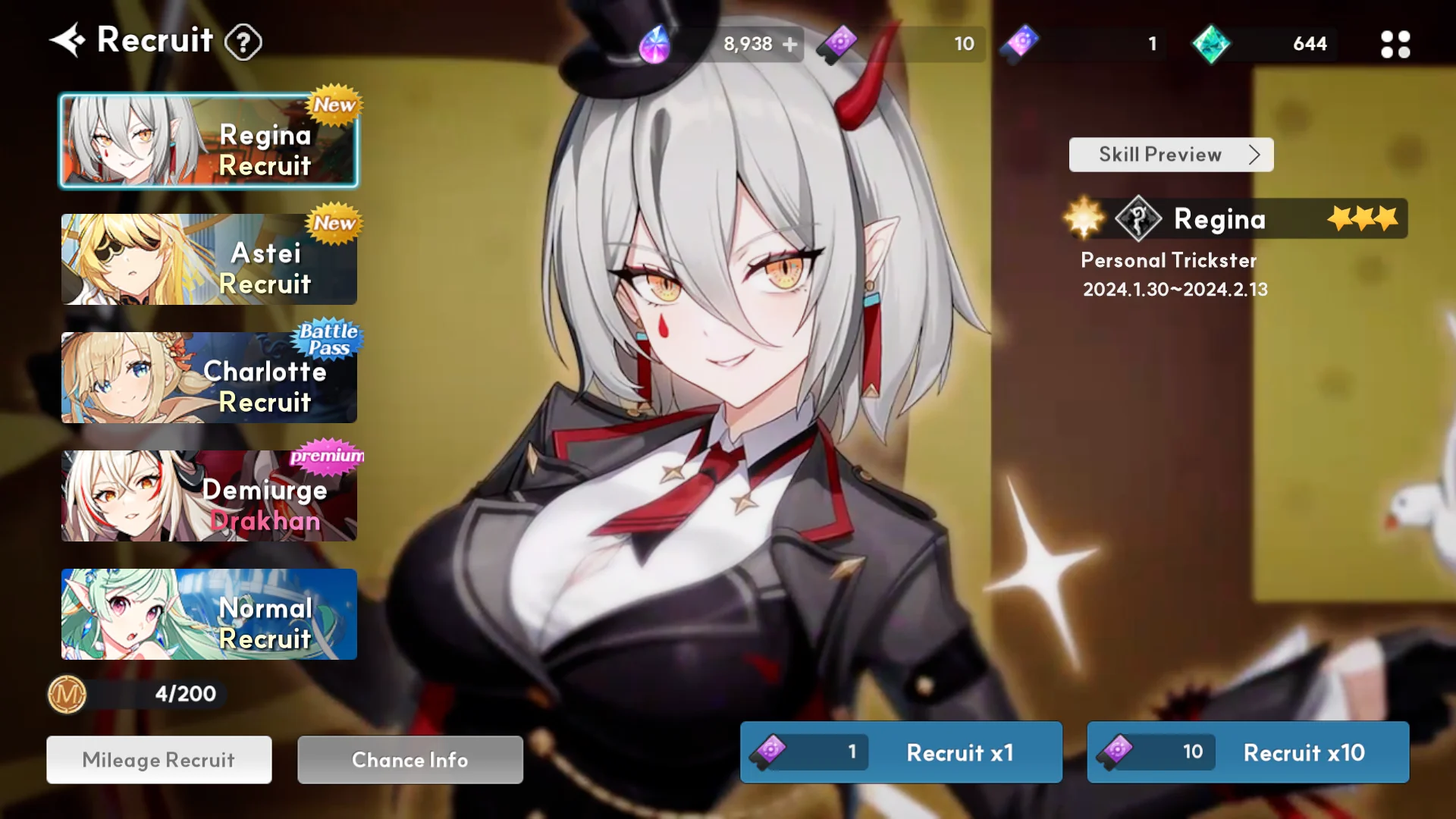Recruit x10 with ten tickets
The image size is (1456, 819).
click(1248, 752)
